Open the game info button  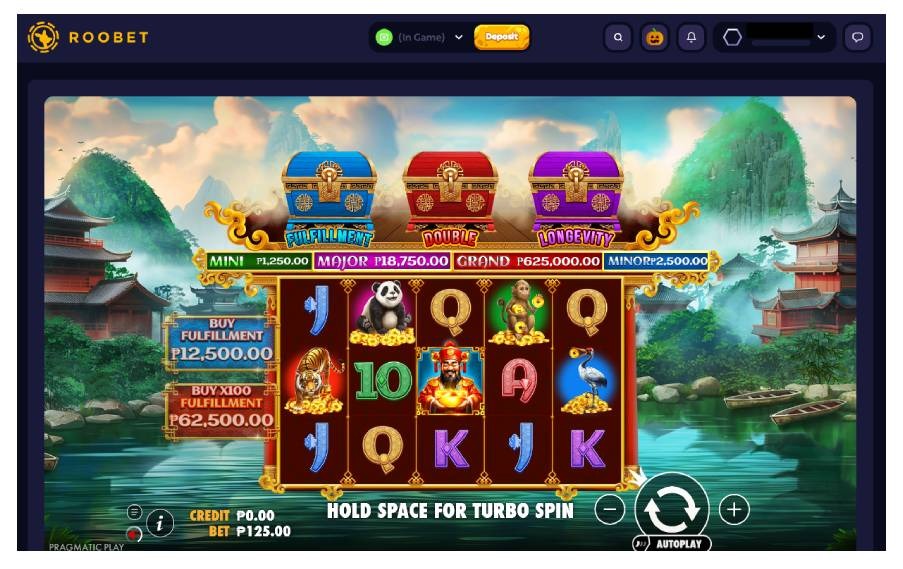click(x=160, y=522)
